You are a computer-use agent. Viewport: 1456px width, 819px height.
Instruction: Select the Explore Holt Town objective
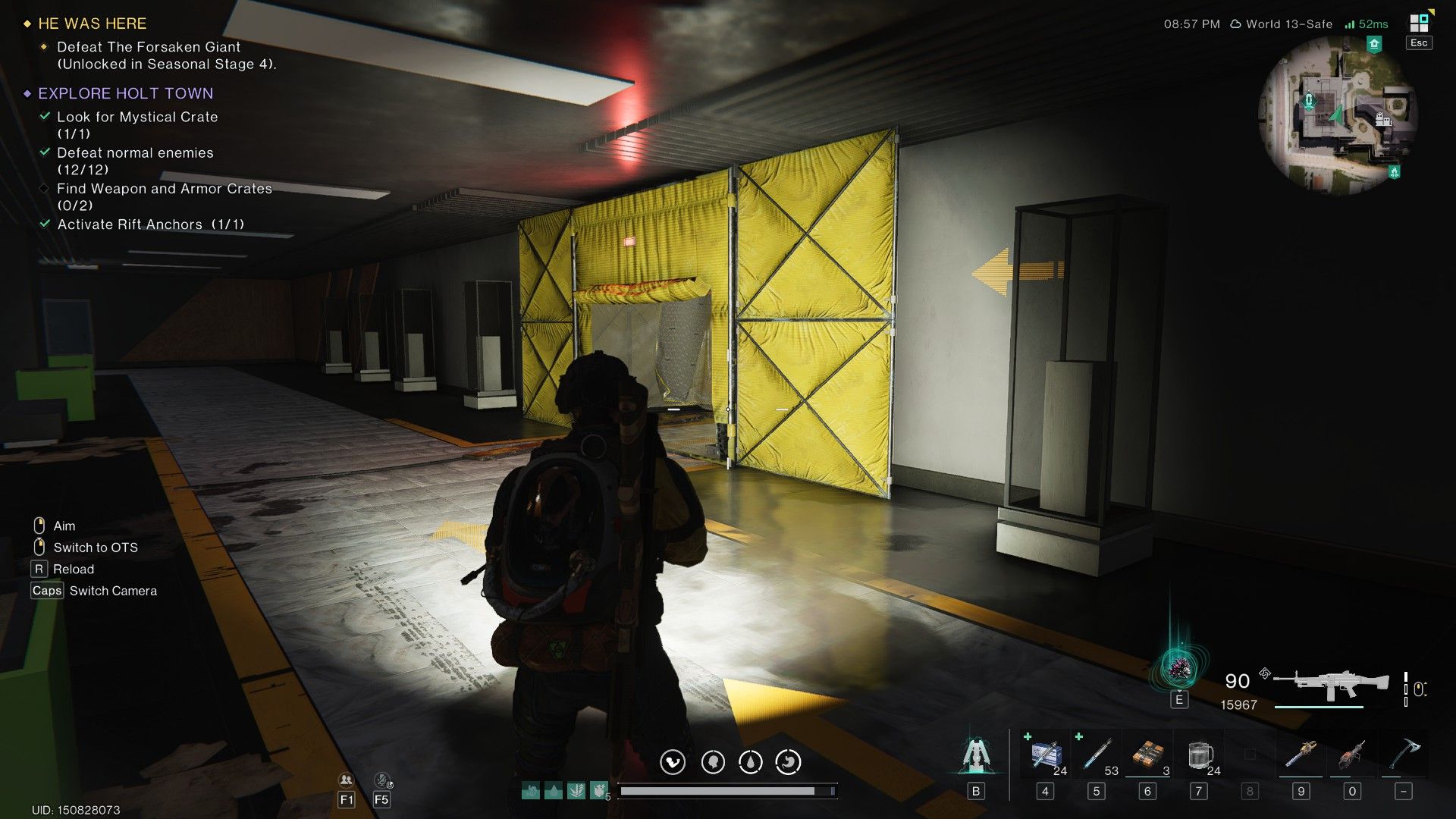click(x=125, y=93)
